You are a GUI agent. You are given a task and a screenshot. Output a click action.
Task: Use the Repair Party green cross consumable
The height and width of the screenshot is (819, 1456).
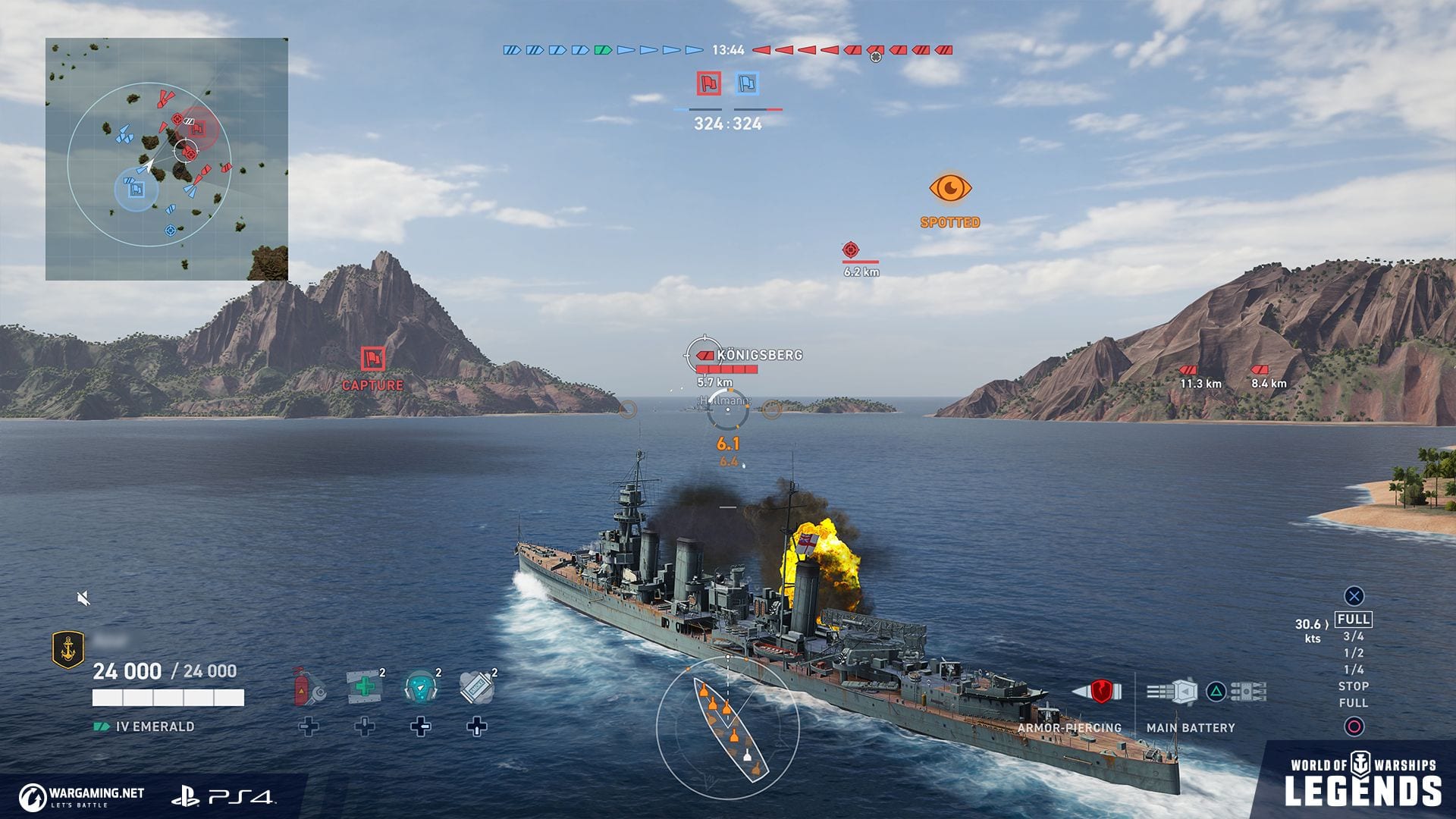tap(364, 686)
